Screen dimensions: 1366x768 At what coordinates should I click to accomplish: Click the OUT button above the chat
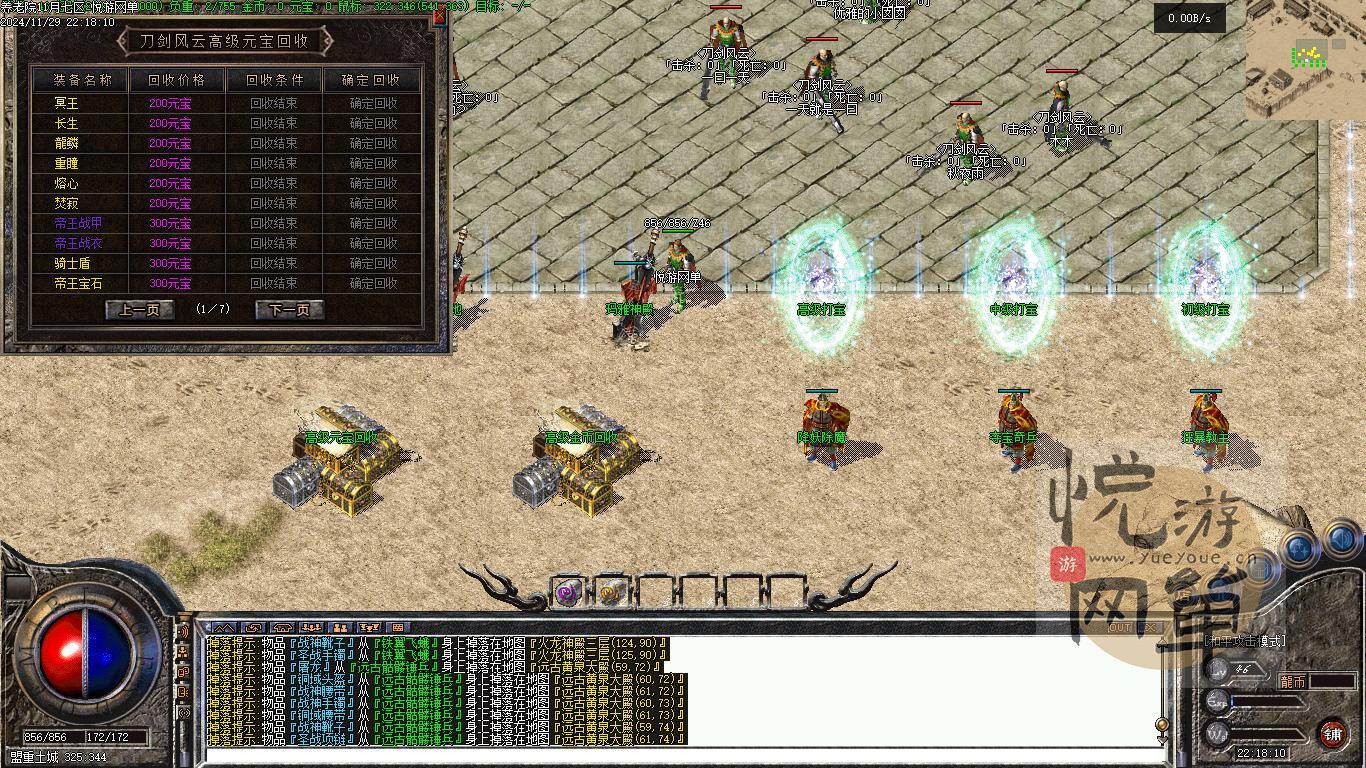click(1120, 627)
